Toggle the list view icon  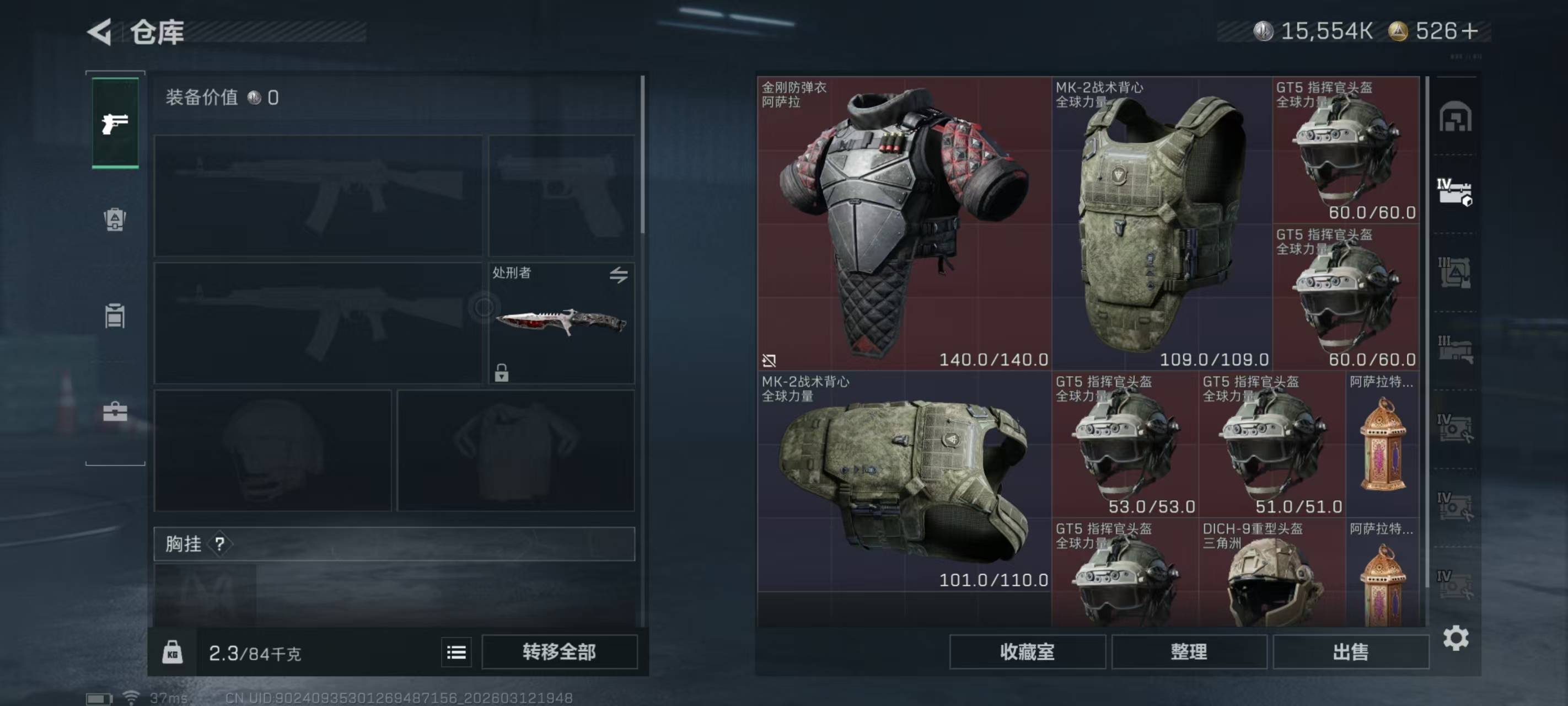click(x=456, y=652)
